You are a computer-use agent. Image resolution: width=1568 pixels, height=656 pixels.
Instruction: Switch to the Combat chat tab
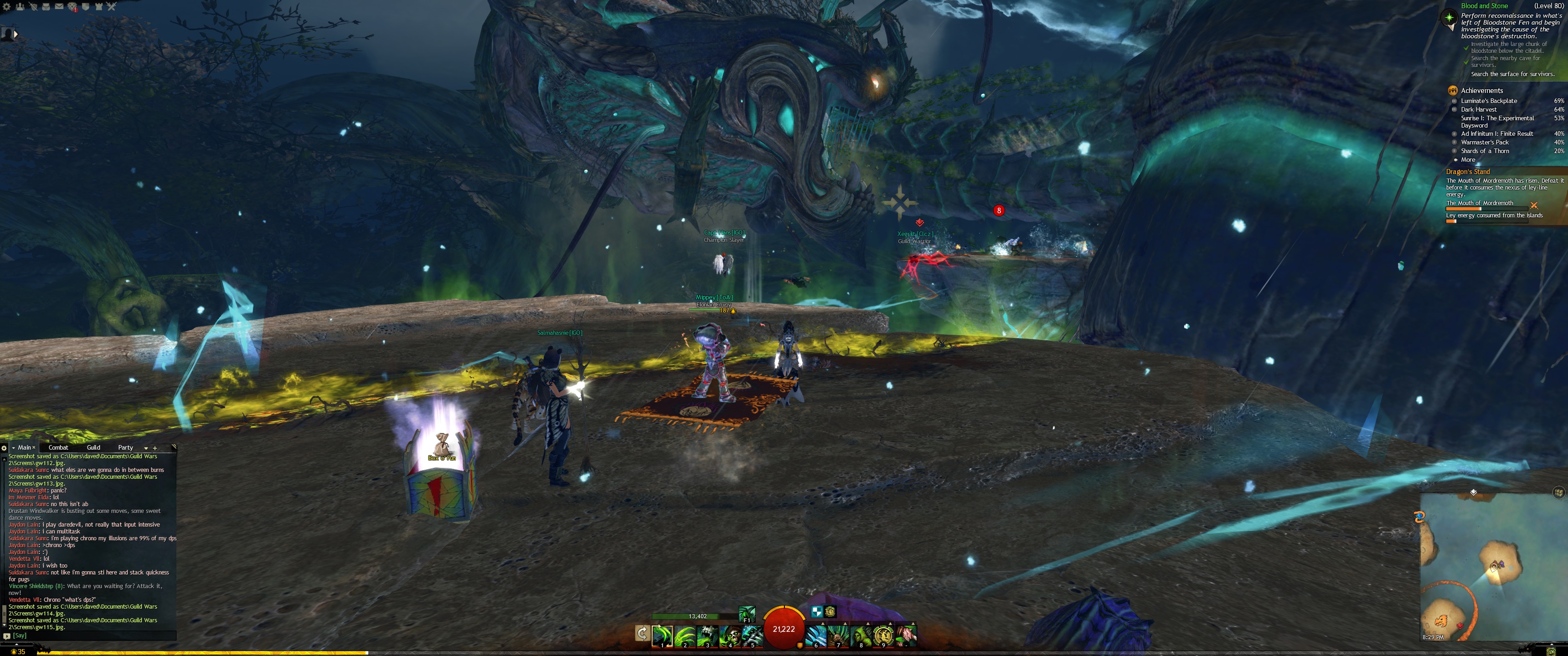tap(58, 447)
